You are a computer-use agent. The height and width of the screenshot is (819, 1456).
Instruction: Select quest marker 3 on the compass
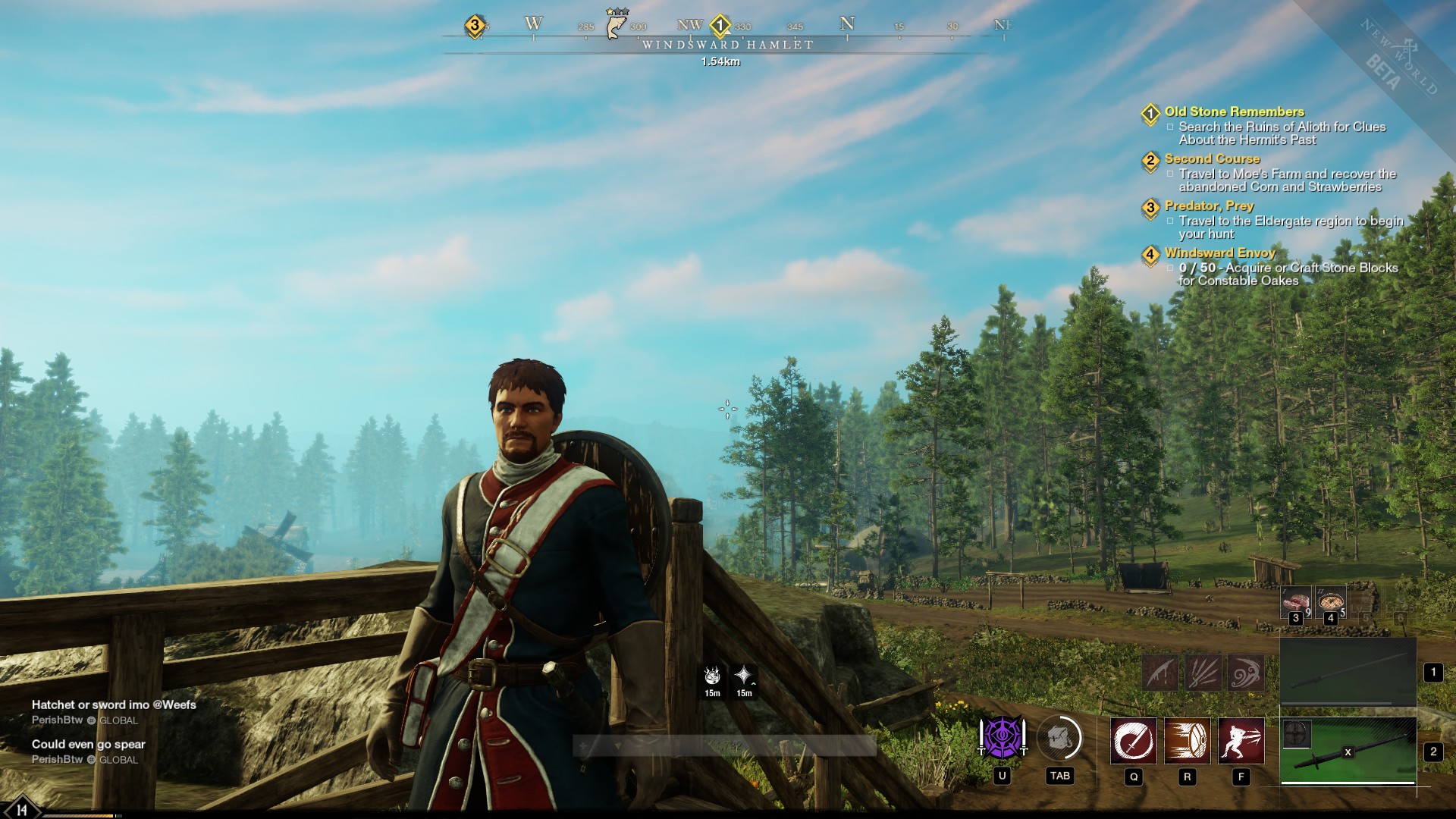click(x=475, y=26)
